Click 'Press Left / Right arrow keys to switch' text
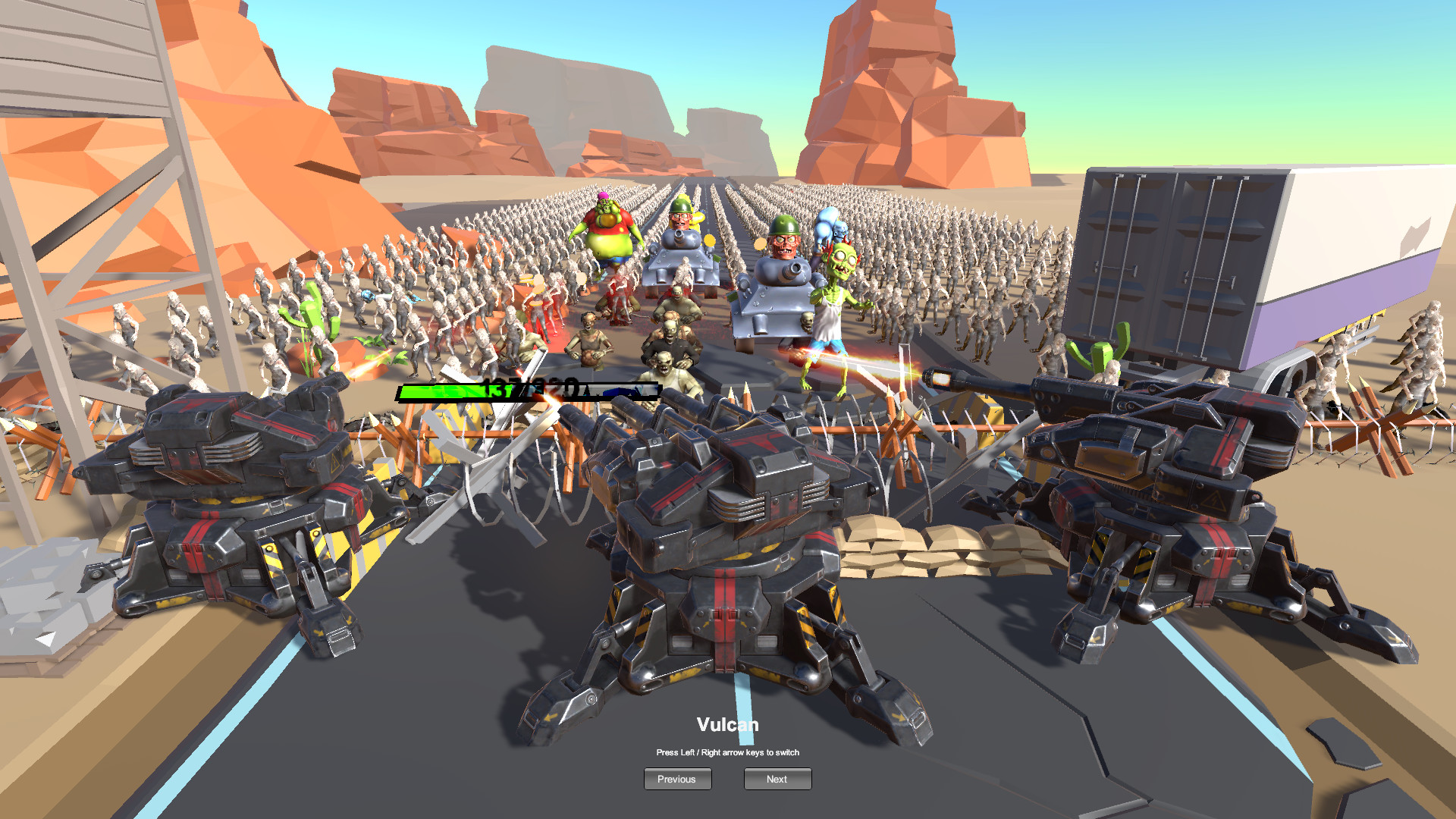 [x=730, y=752]
